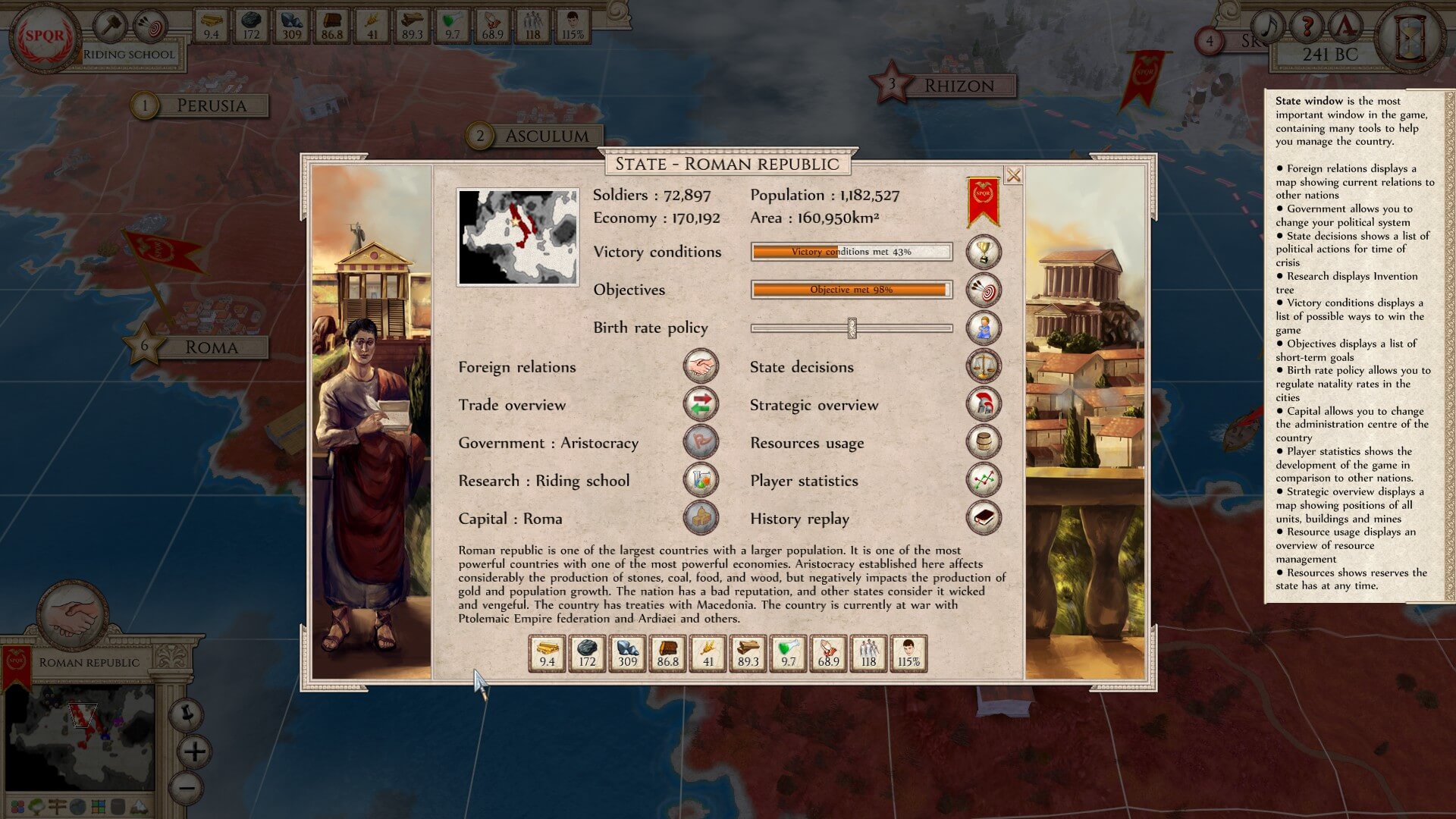The image size is (1456, 819).
Task: Show Victory conditions trophy button
Action: click(984, 252)
